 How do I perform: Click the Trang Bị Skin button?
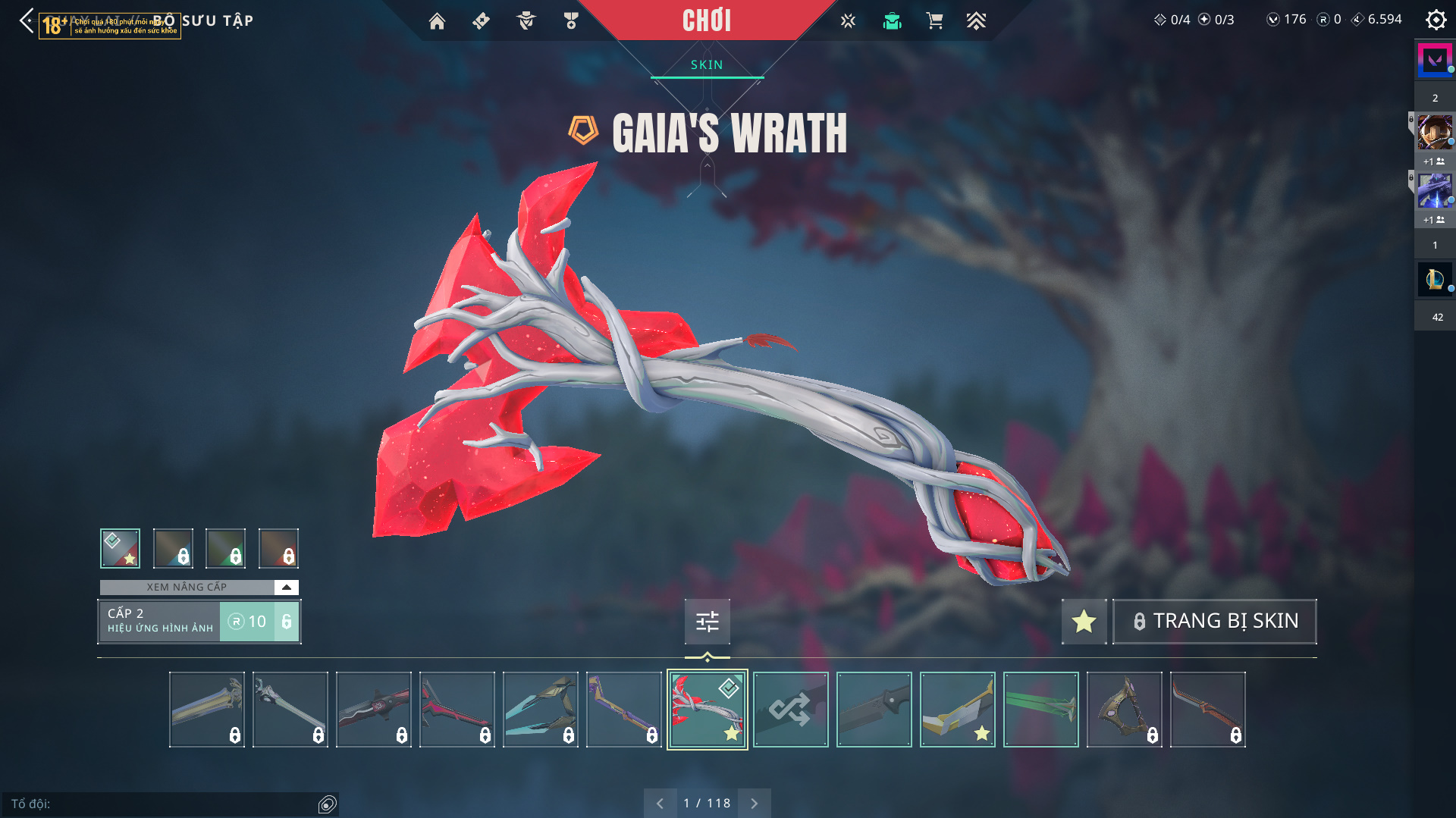tap(1214, 622)
